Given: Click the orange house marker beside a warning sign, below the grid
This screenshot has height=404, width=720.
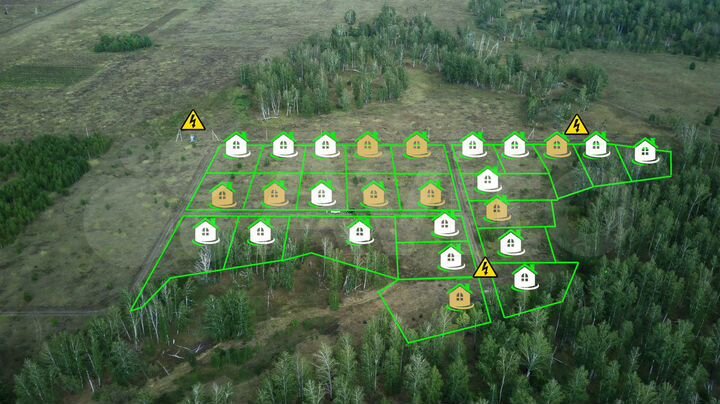Looking at the screenshot, I should click(x=460, y=296).
